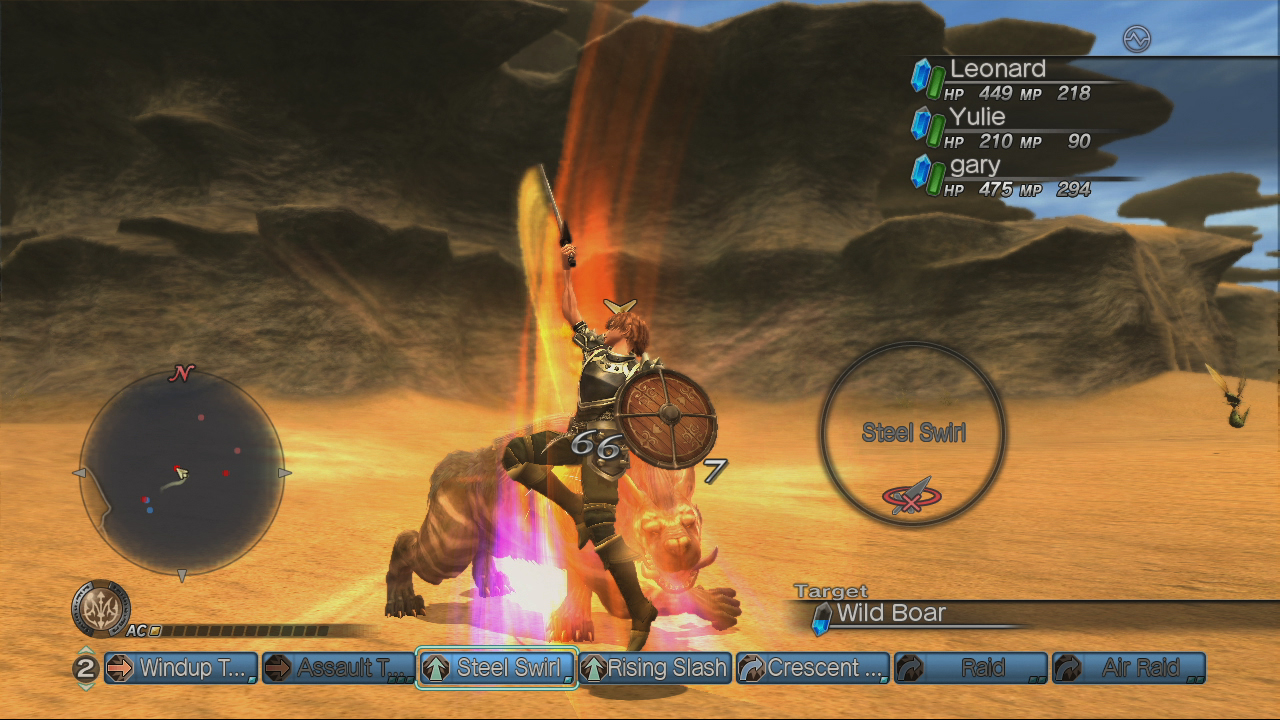This screenshot has width=1280, height=720.
Task: Select the Windup T... command slot
Action: tap(181, 668)
